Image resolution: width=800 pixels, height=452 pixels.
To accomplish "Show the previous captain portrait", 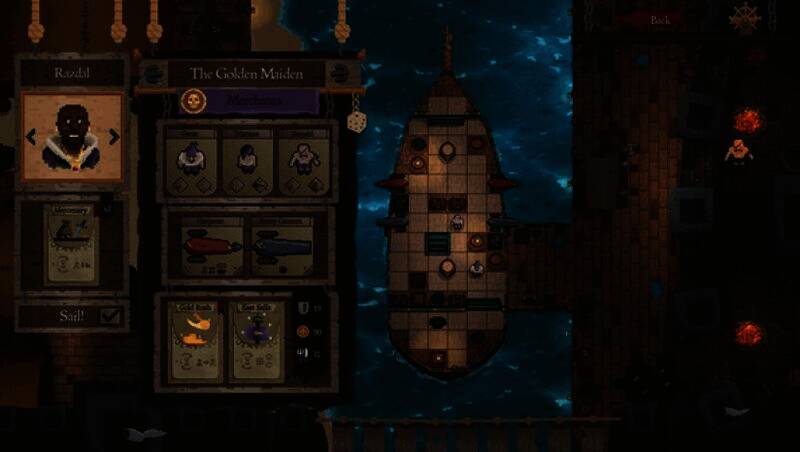I will (31, 137).
